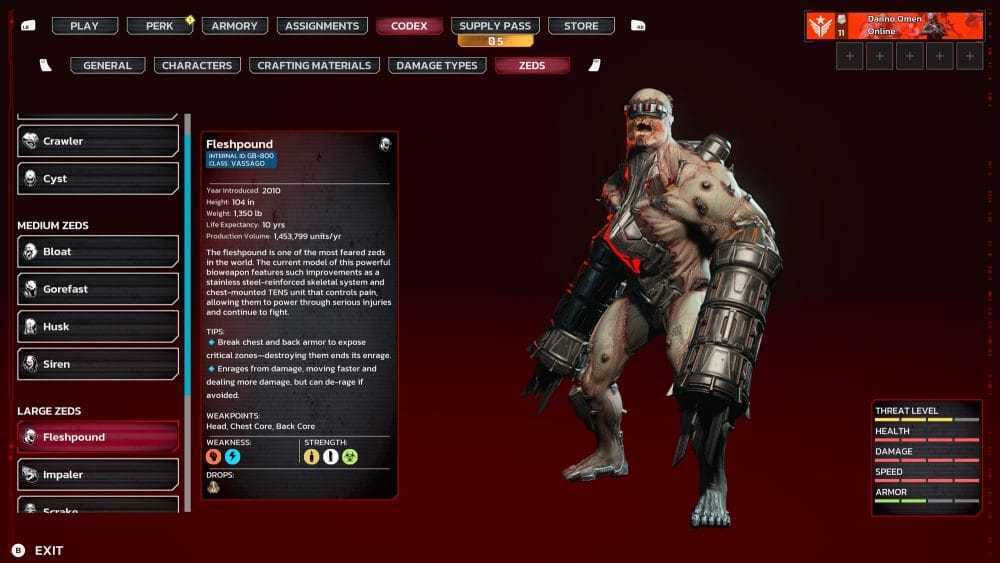Select the Bloat zed entry
This screenshot has width=1000, height=563.
click(x=98, y=252)
